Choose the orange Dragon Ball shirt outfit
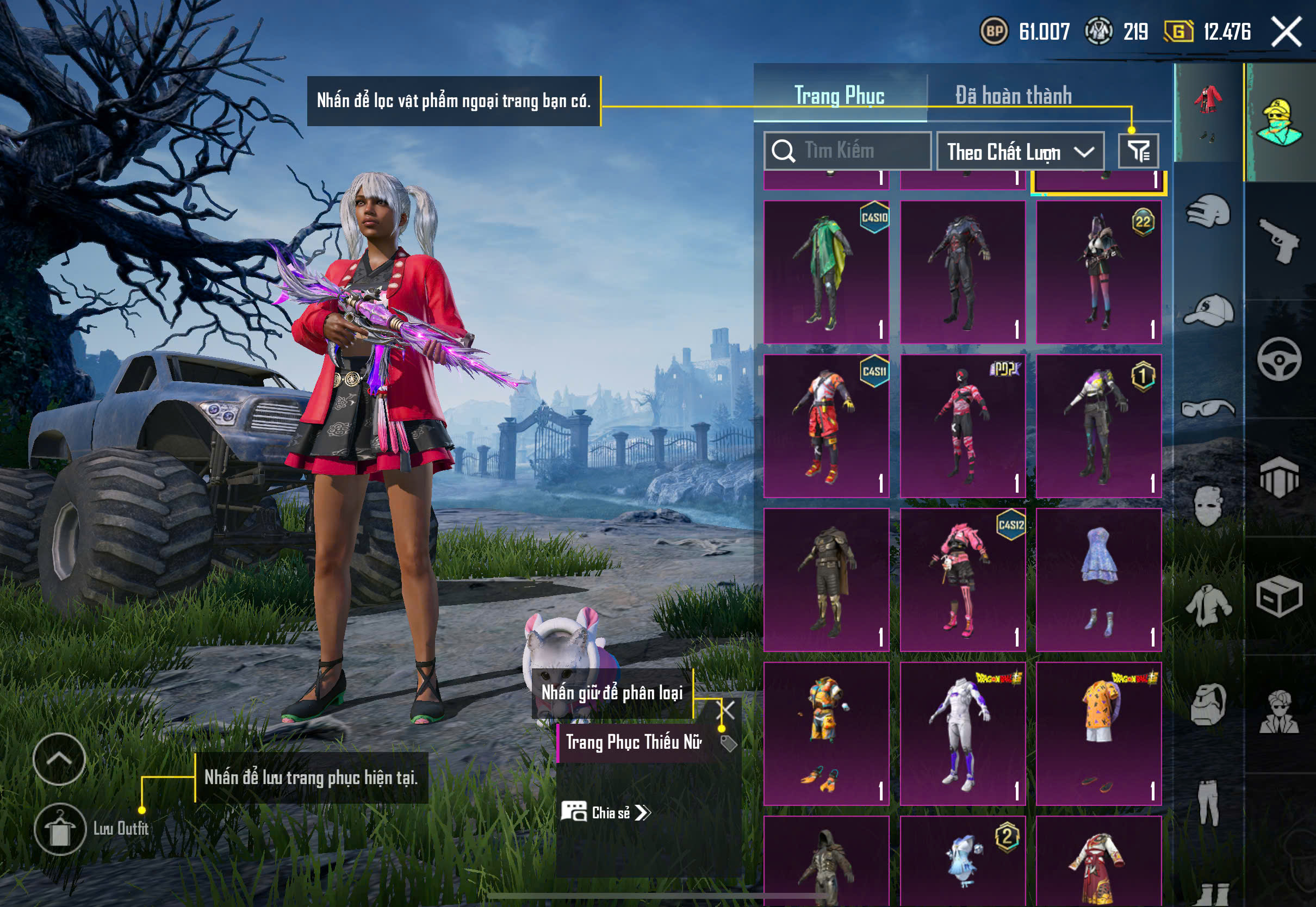The height and width of the screenshot is (907, 1316). [1098, 733]
